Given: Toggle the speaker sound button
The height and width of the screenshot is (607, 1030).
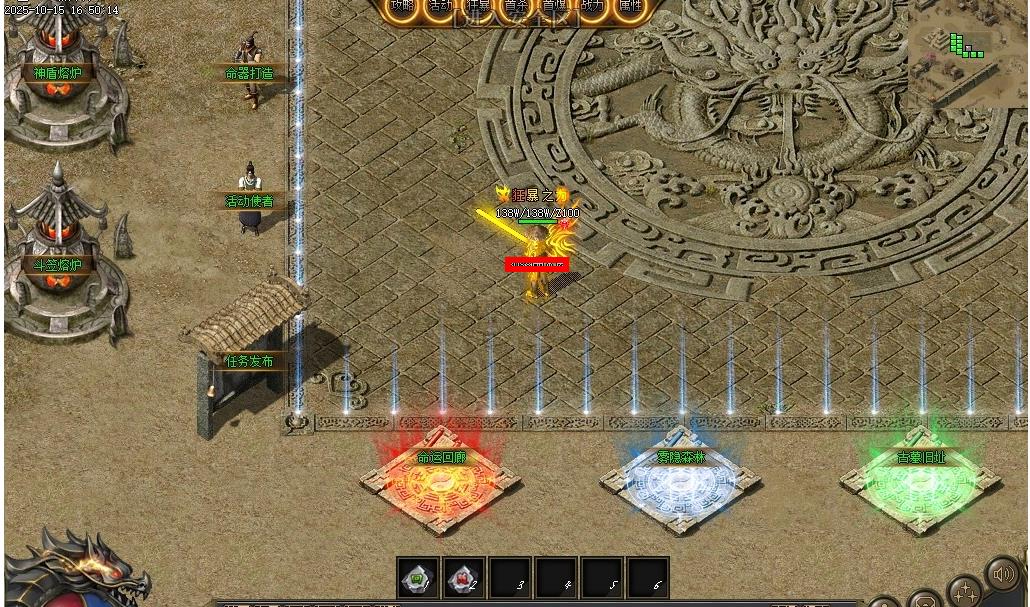Looking at the screenshot, I should click(x=1002, y=574).
